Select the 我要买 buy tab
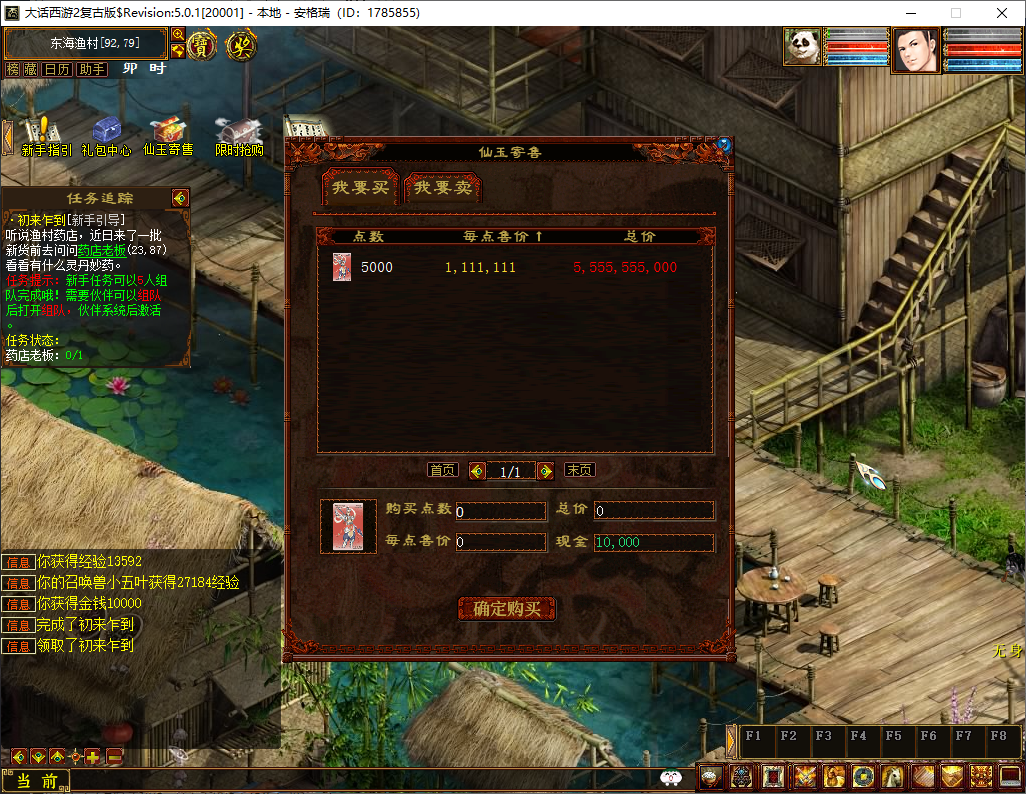The image size is (1026, 794). click(360, 188)
